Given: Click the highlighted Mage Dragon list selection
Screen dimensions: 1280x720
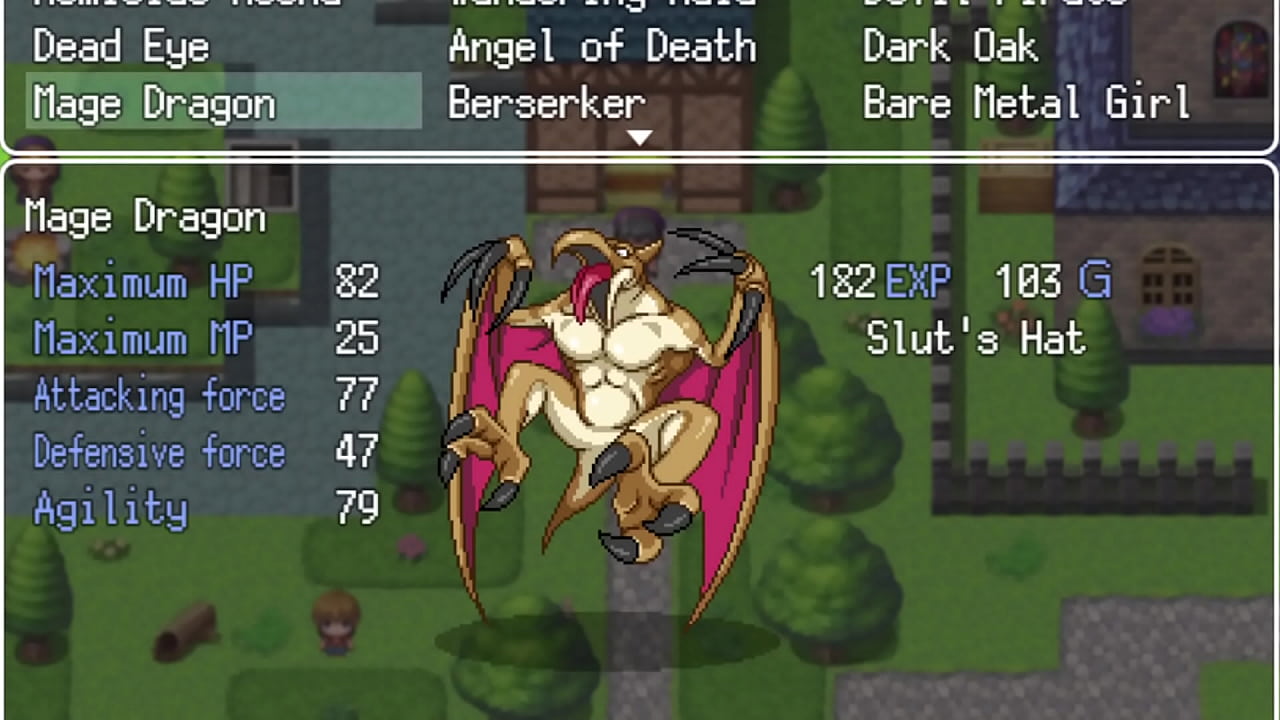Looking at the screenshot, I should click(222, 102).
